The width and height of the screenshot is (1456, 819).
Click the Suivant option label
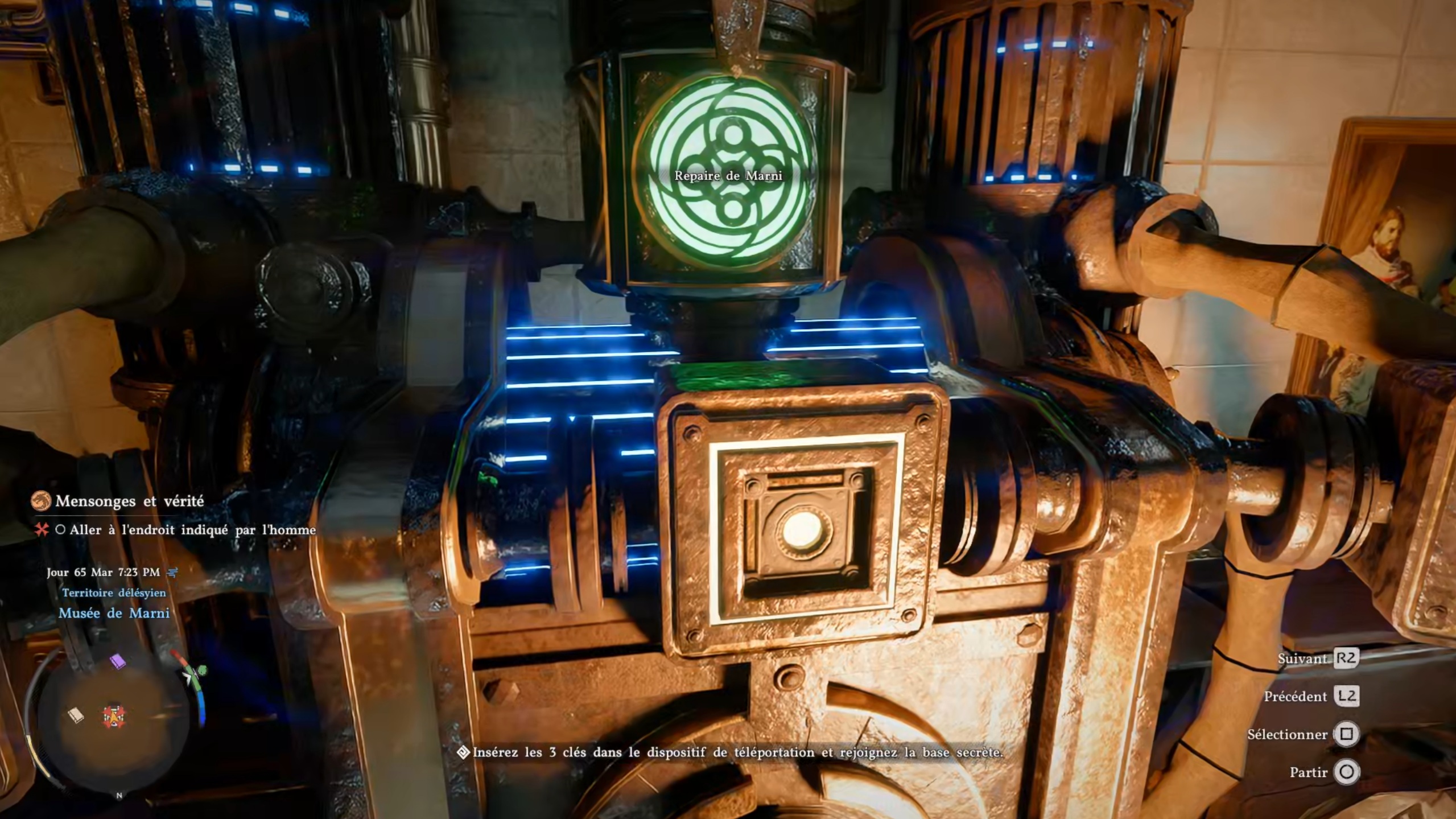(1302, 659)
